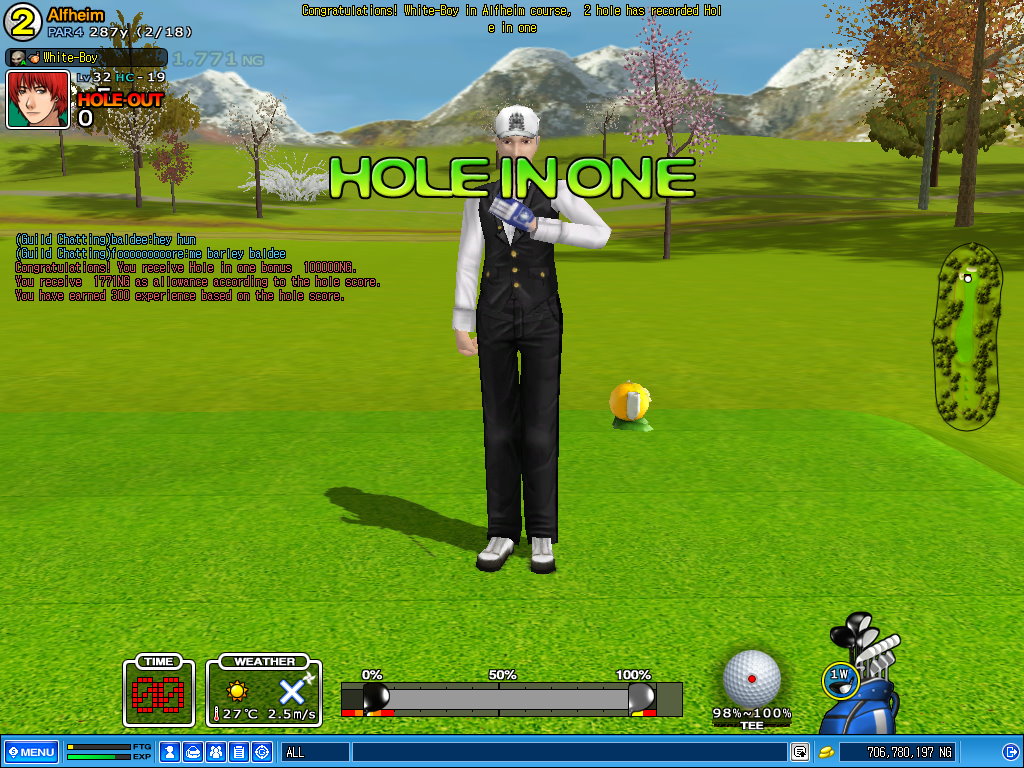
Task: Open the friends group icon
Action: pyautogui.click(x=216, y=752)
